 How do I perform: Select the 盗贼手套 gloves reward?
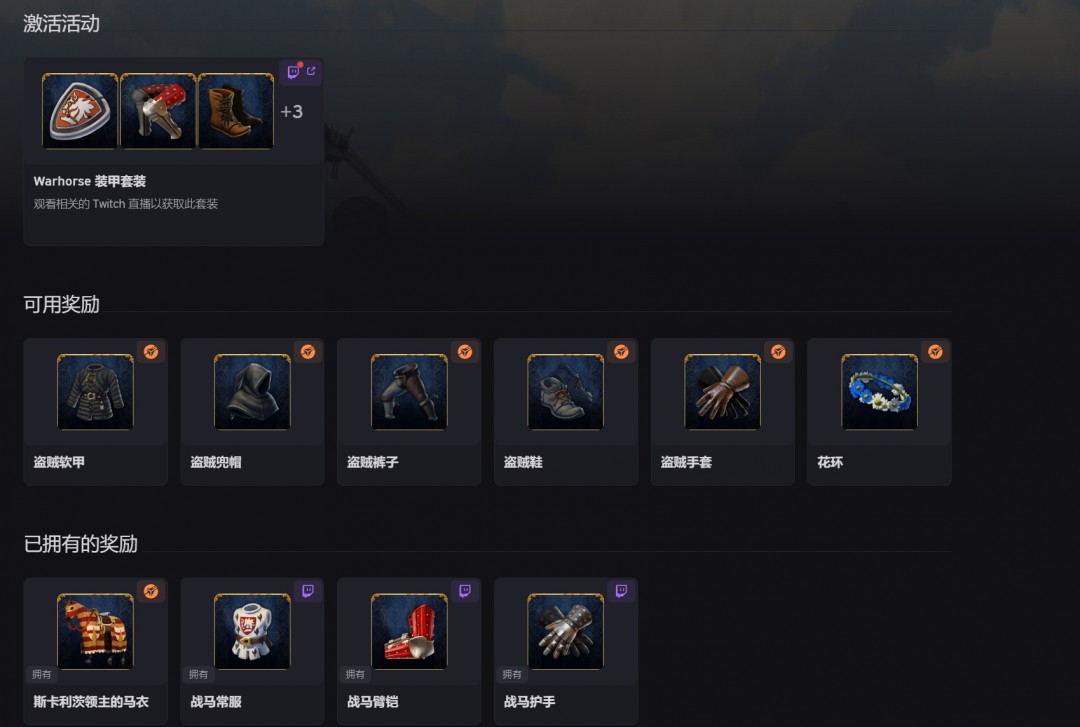coord(722,411)
